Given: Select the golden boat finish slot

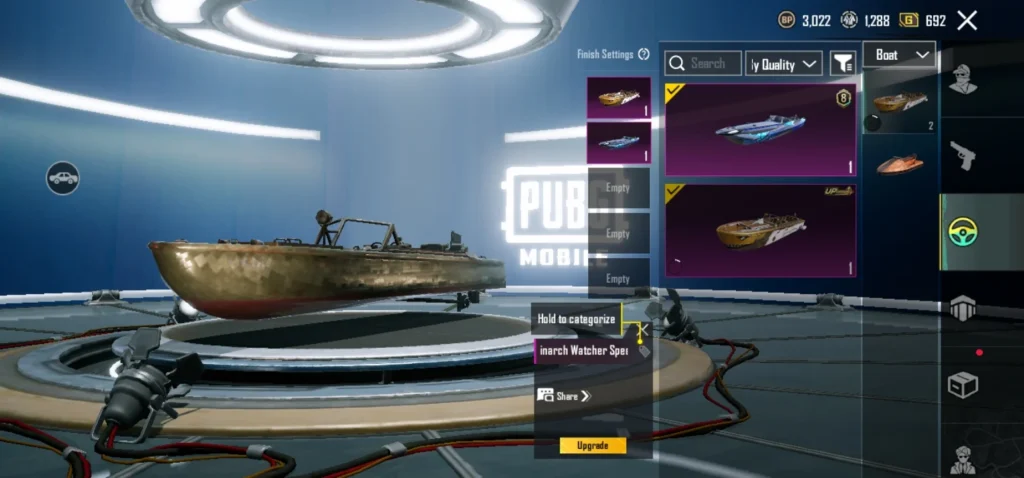Looking at the screenshot, I should coord(618,98).
